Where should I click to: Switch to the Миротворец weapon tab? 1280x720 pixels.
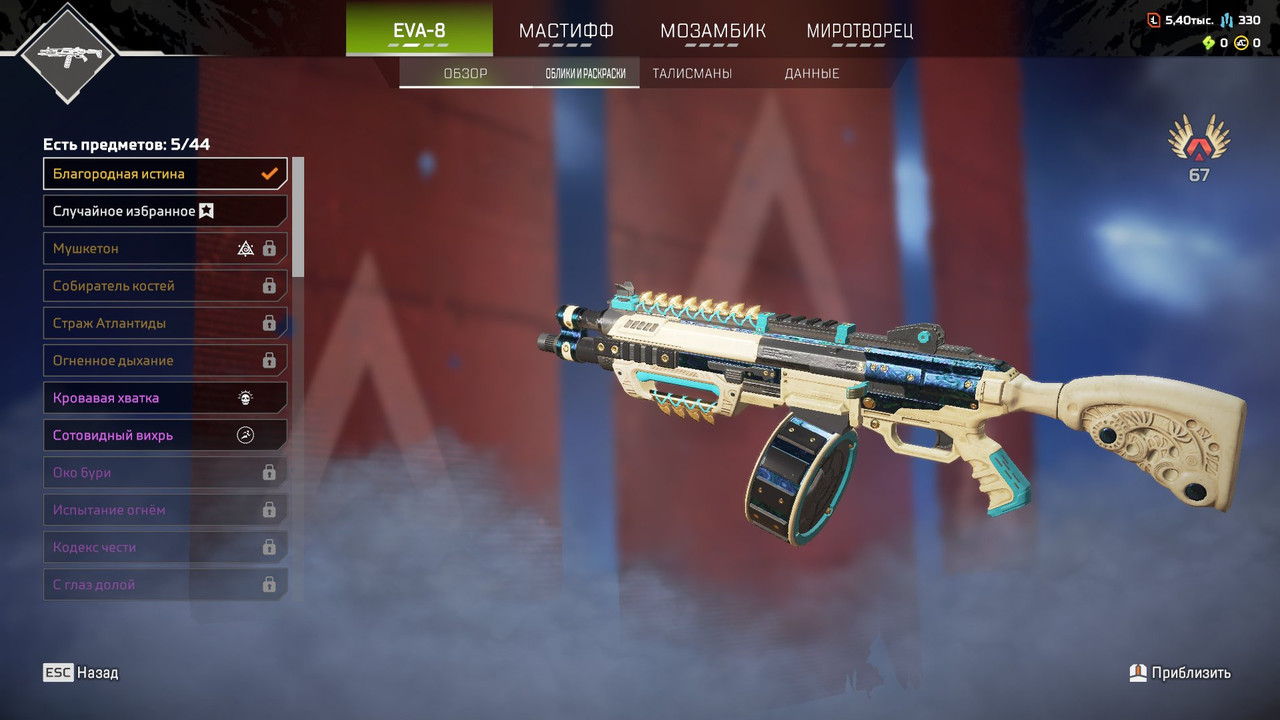[x=859, y=30]
